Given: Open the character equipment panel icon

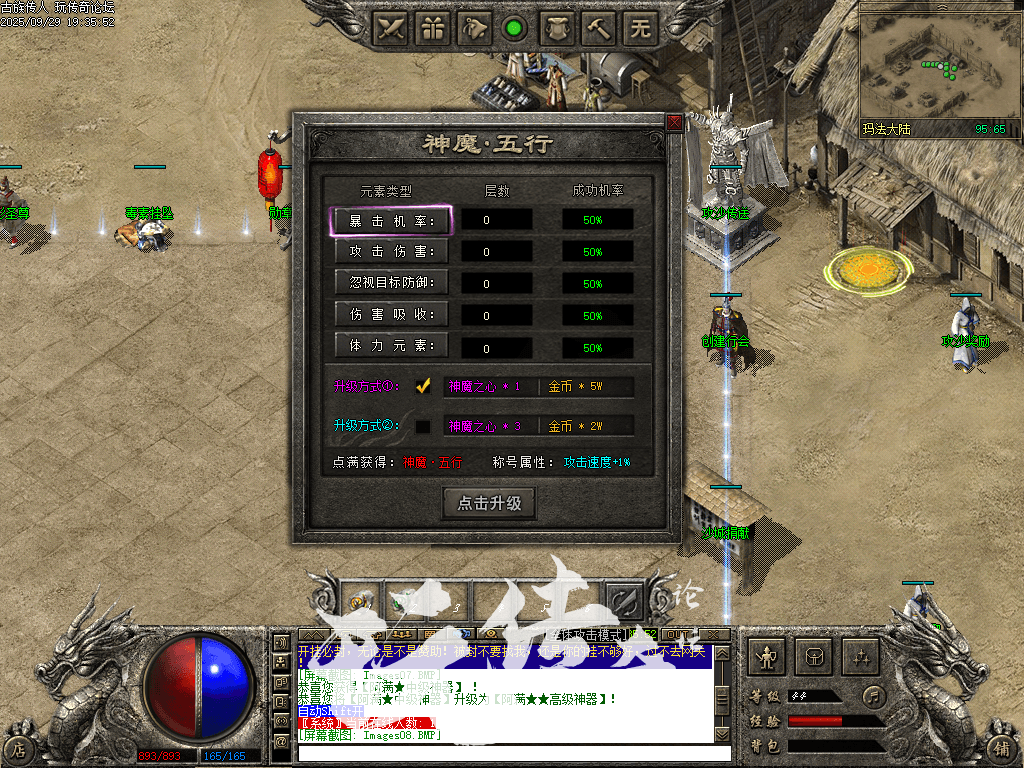Looking at the screenshot, I should click(767, 657).
